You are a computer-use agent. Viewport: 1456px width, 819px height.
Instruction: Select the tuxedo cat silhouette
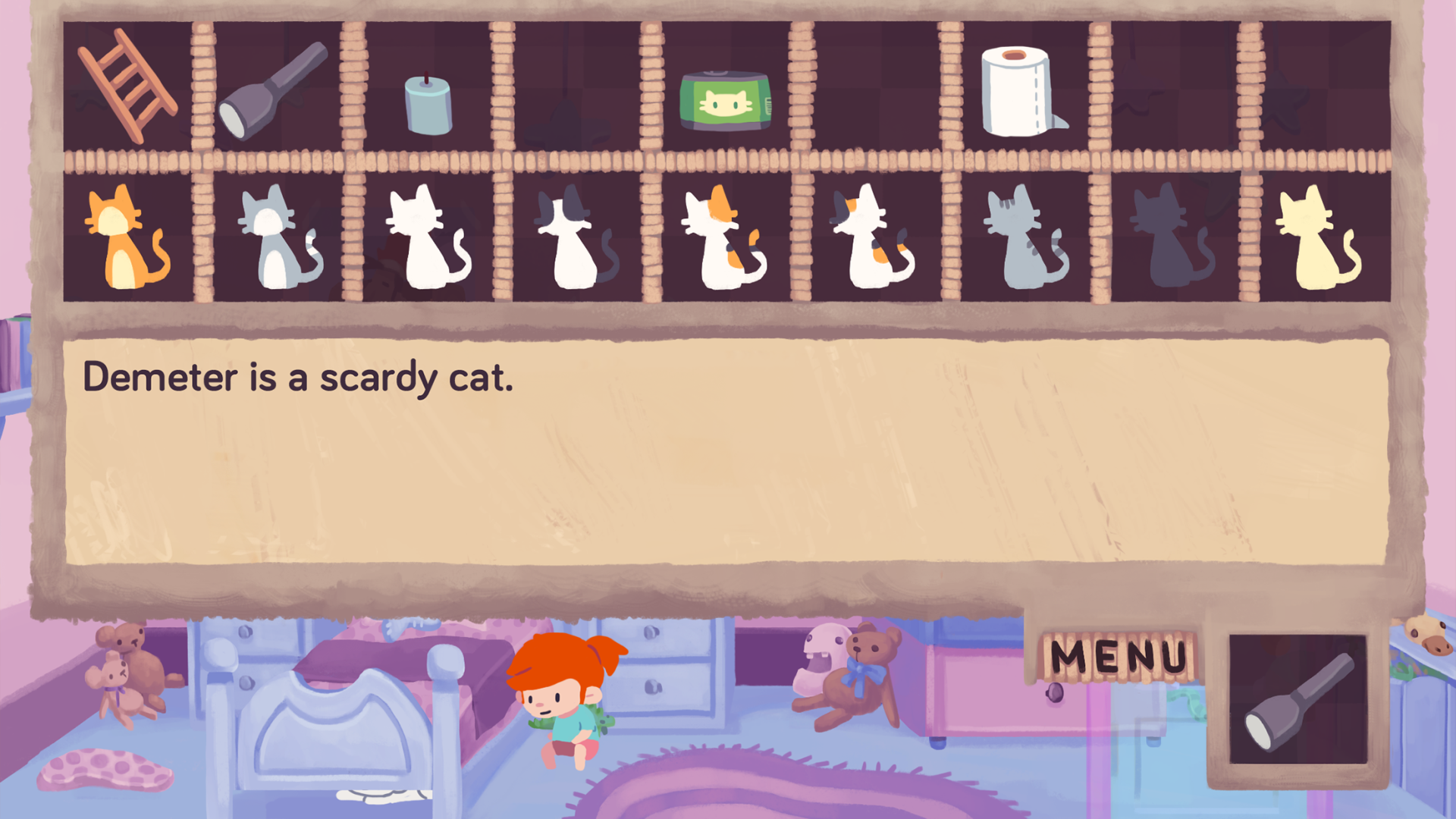569,239
